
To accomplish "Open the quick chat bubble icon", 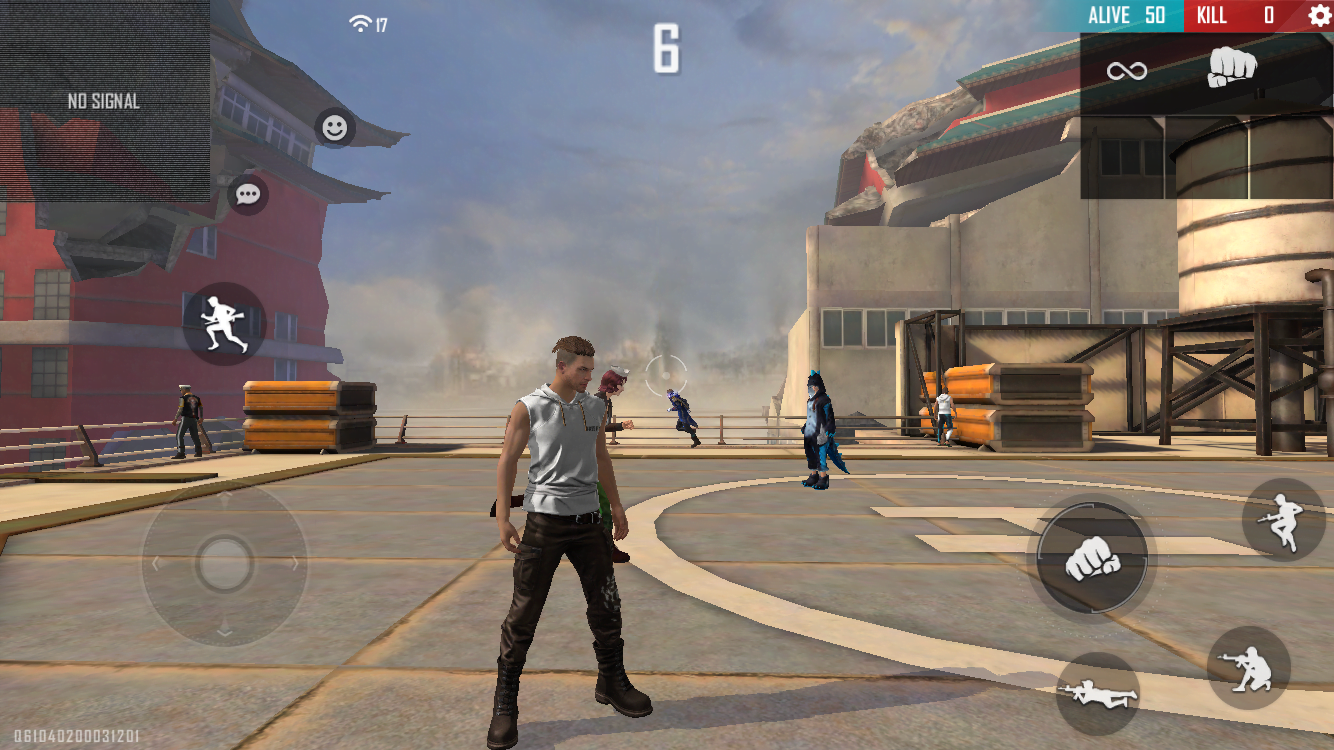I will pyautogui.click(x=247, y=194).
